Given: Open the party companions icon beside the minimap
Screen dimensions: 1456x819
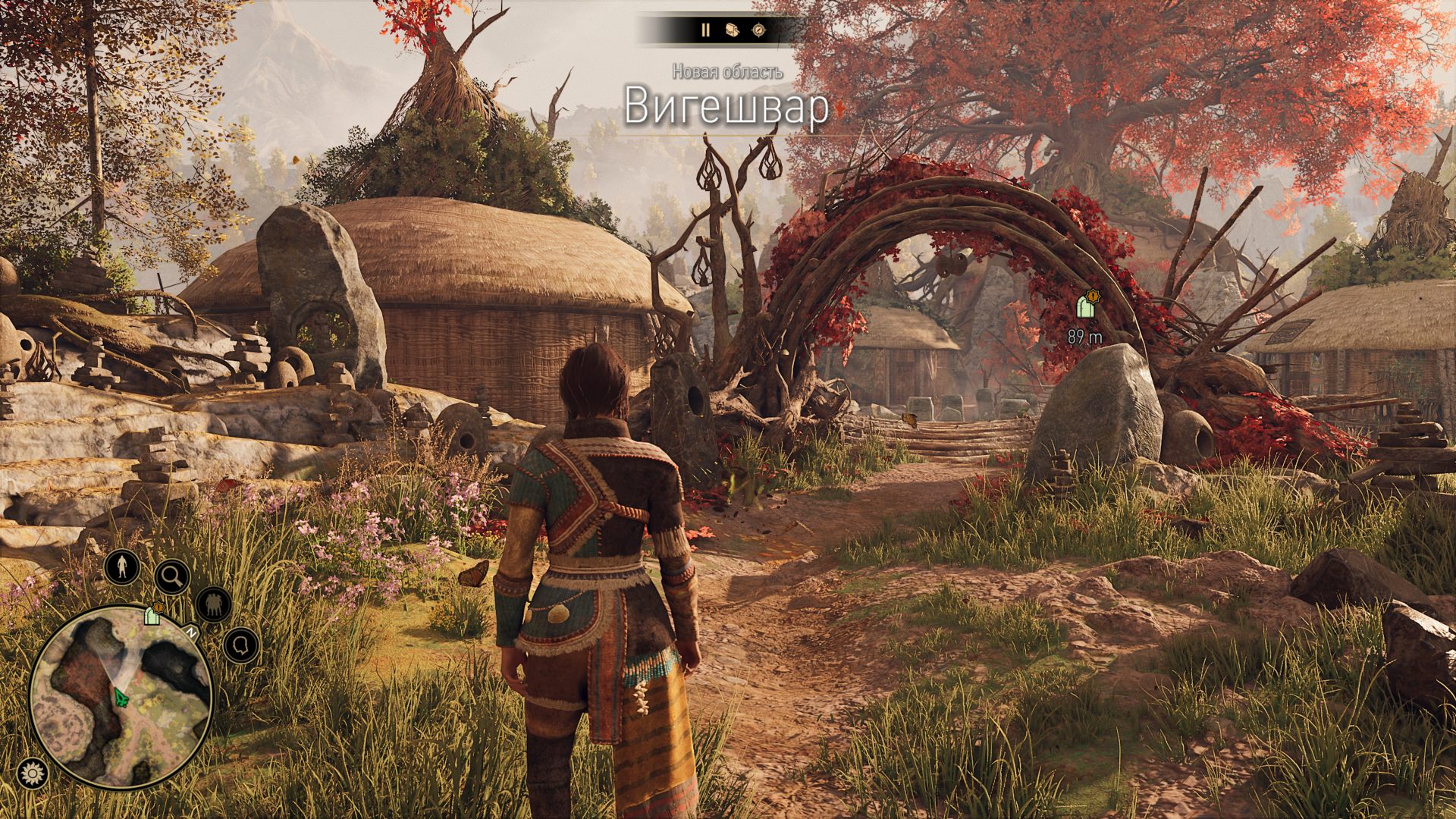Looking at the screenshot, I should pos(213,604).
